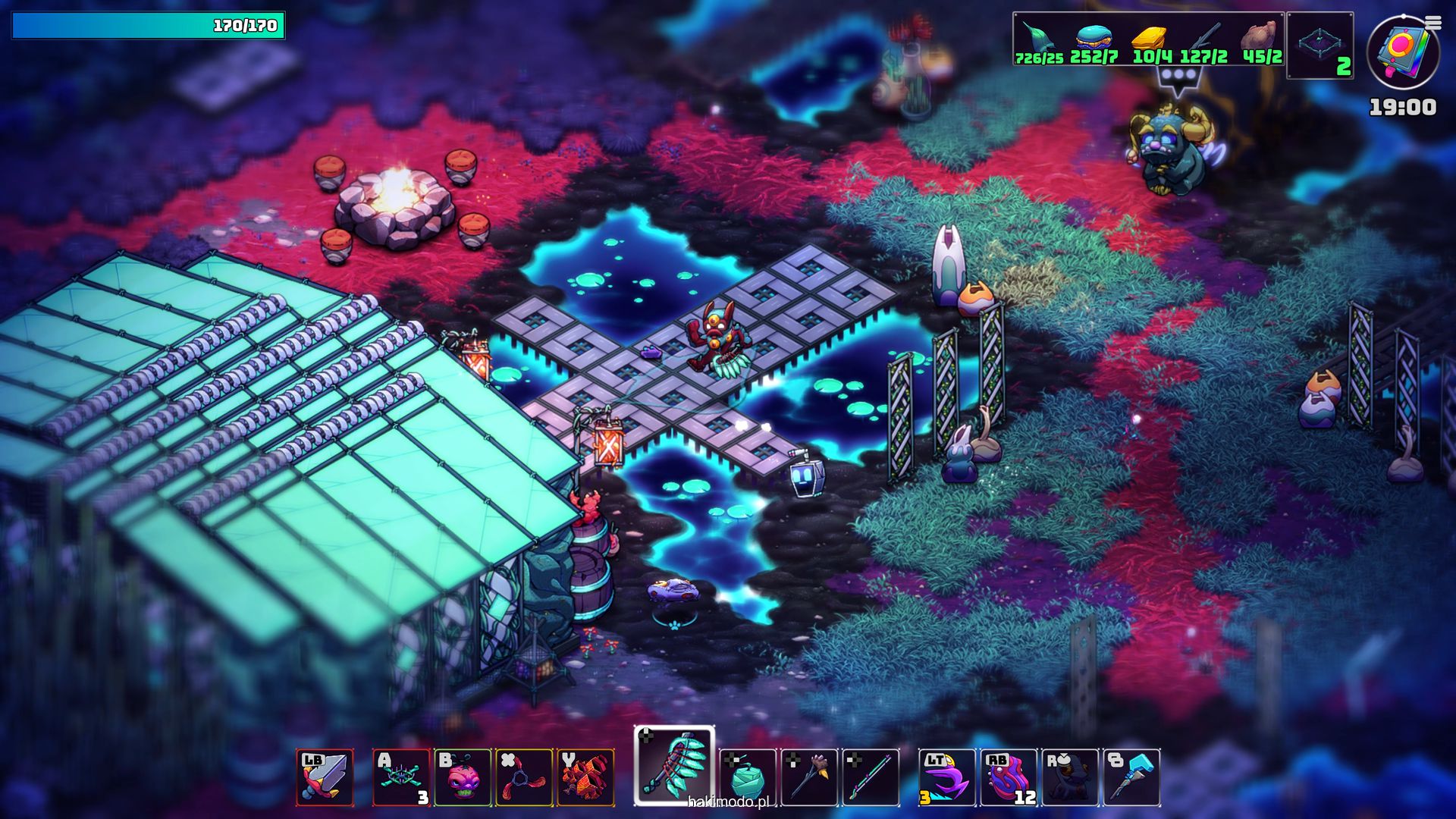Select the dark hooded creature slot
This screenshot has width=1456, height=819.
click(x=1070, y=777)
